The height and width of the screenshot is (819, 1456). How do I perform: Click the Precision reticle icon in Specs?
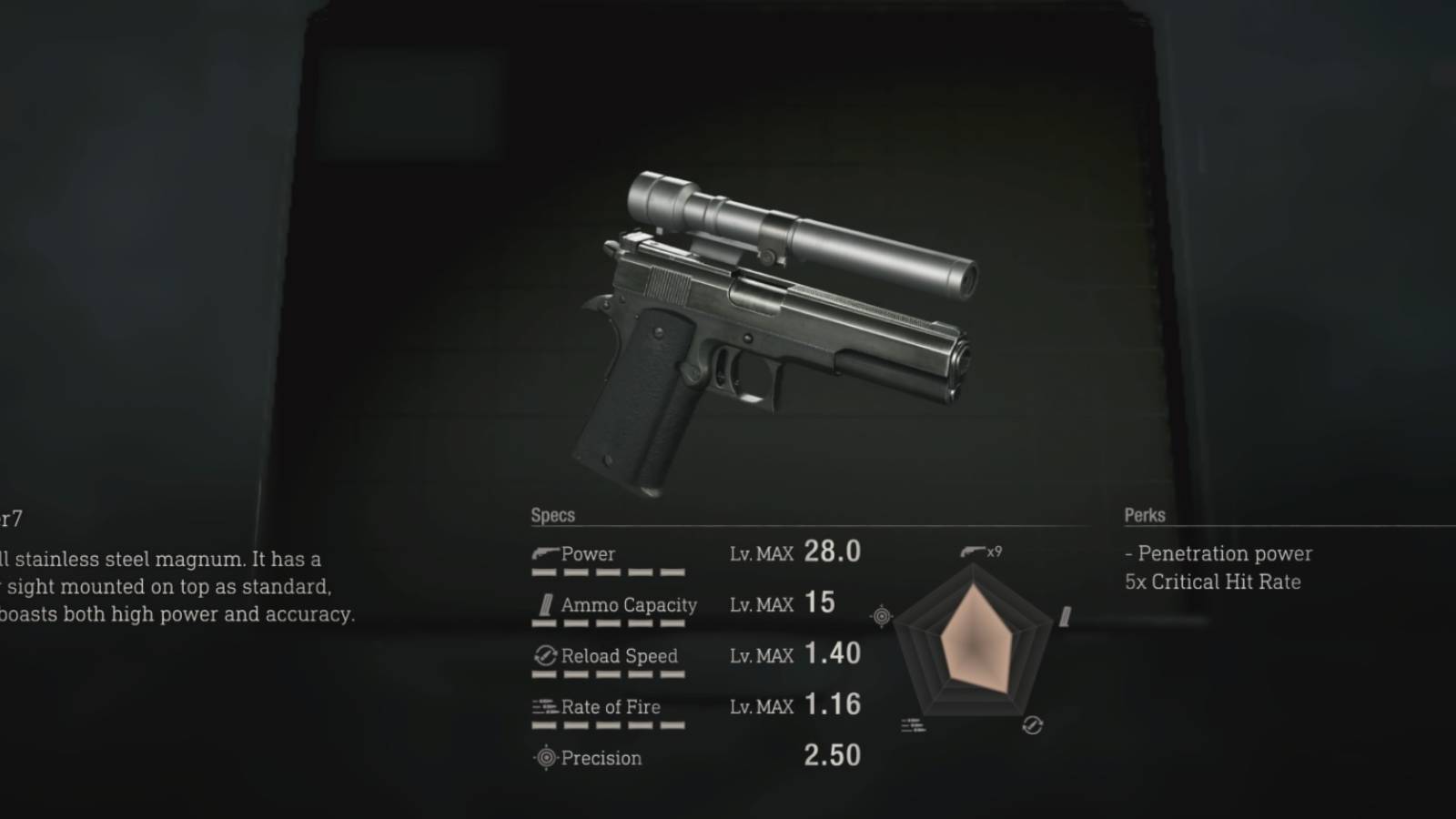[546, 757]
